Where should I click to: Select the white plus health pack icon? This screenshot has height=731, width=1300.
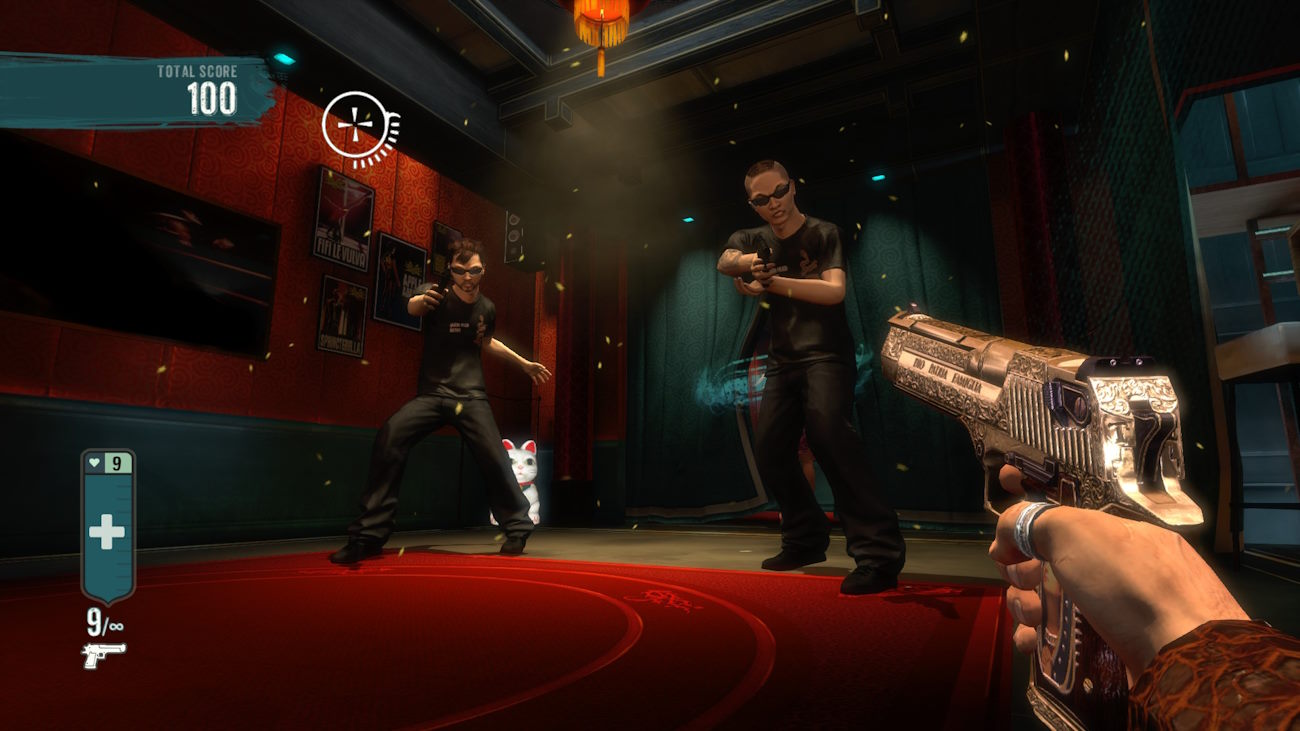click(x=106, y=531)
